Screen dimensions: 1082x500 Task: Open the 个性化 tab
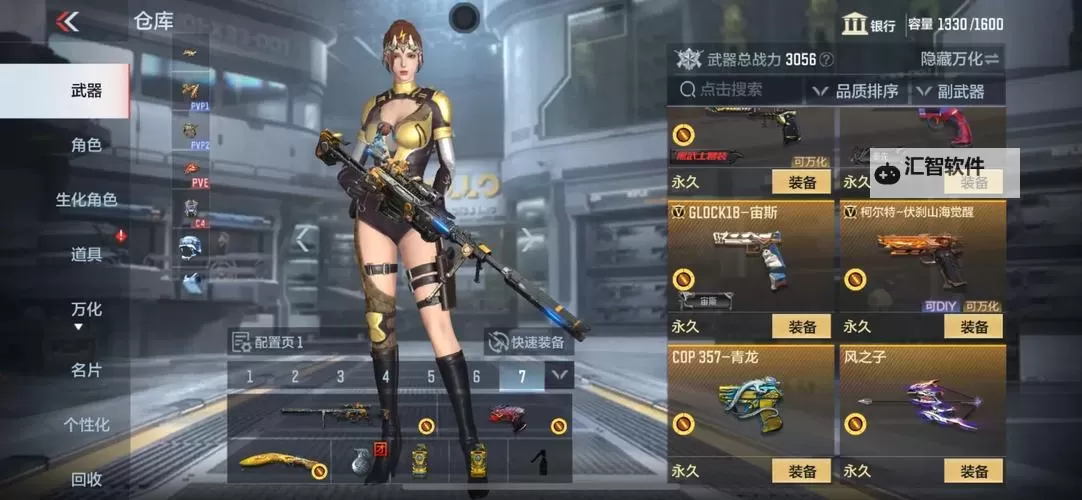coord(86,425)
